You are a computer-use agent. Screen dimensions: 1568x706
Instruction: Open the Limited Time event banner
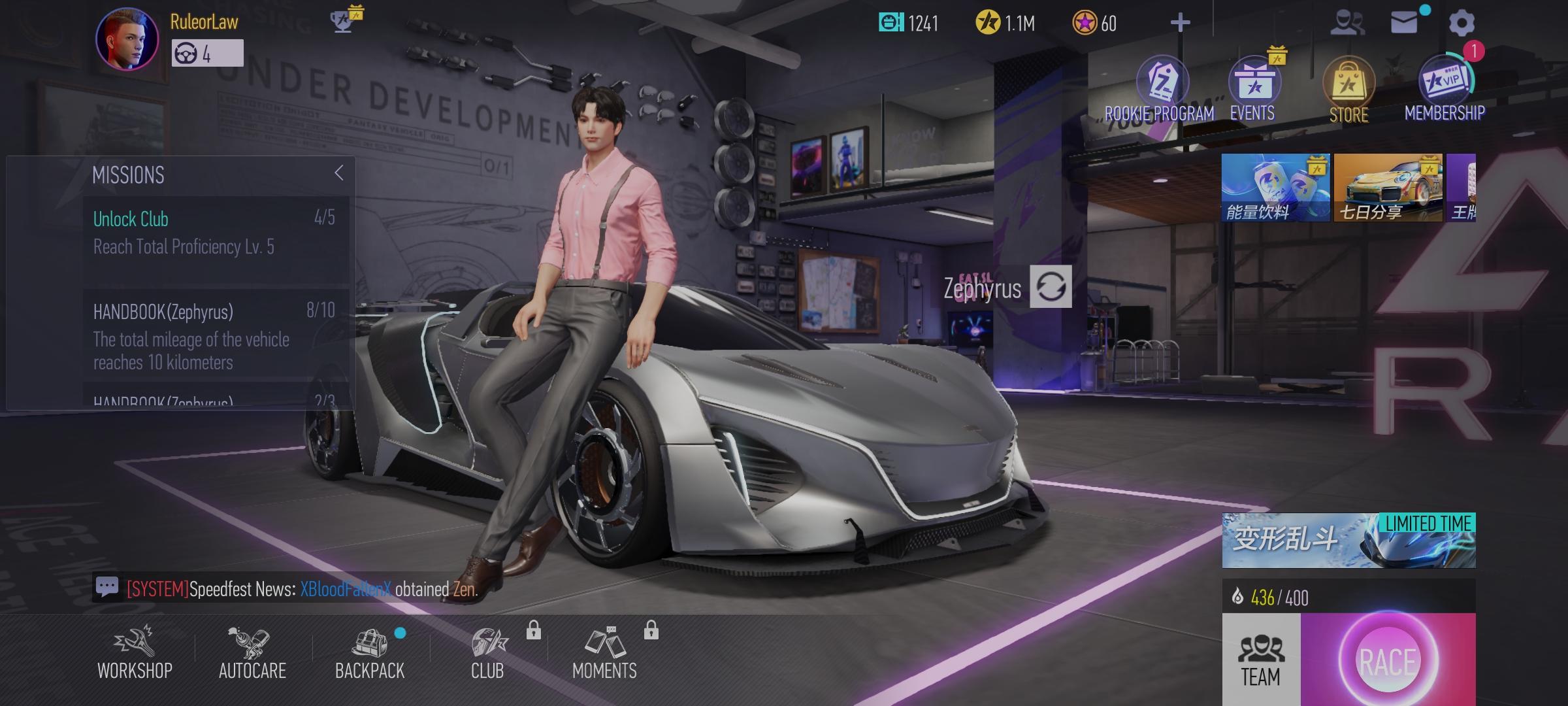1348,541
